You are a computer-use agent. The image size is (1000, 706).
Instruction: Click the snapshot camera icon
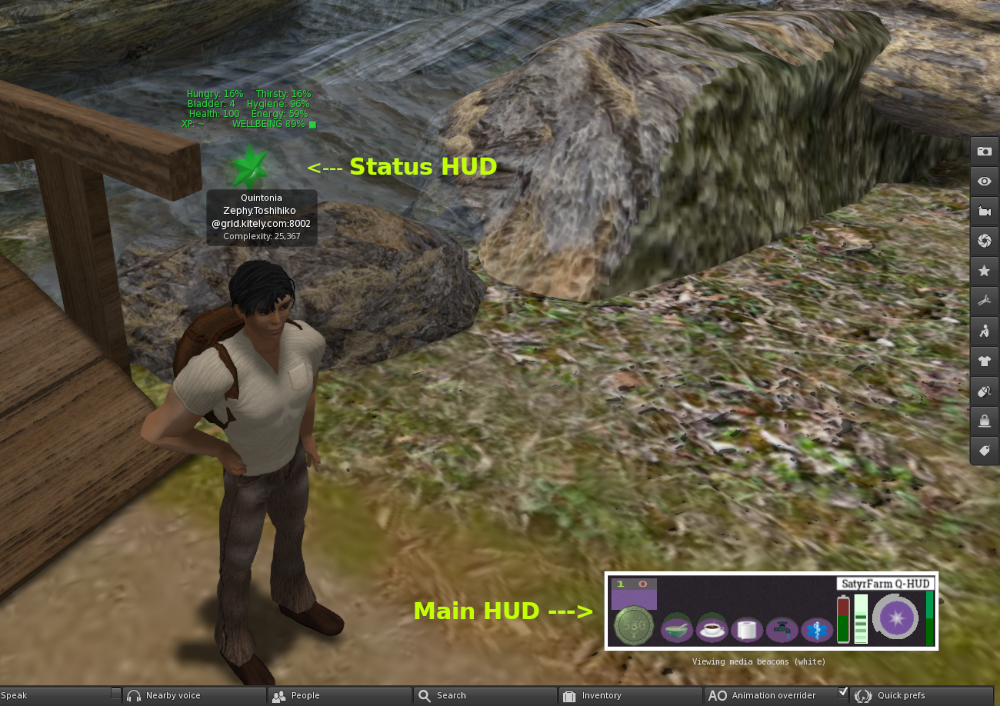[985, 151]
